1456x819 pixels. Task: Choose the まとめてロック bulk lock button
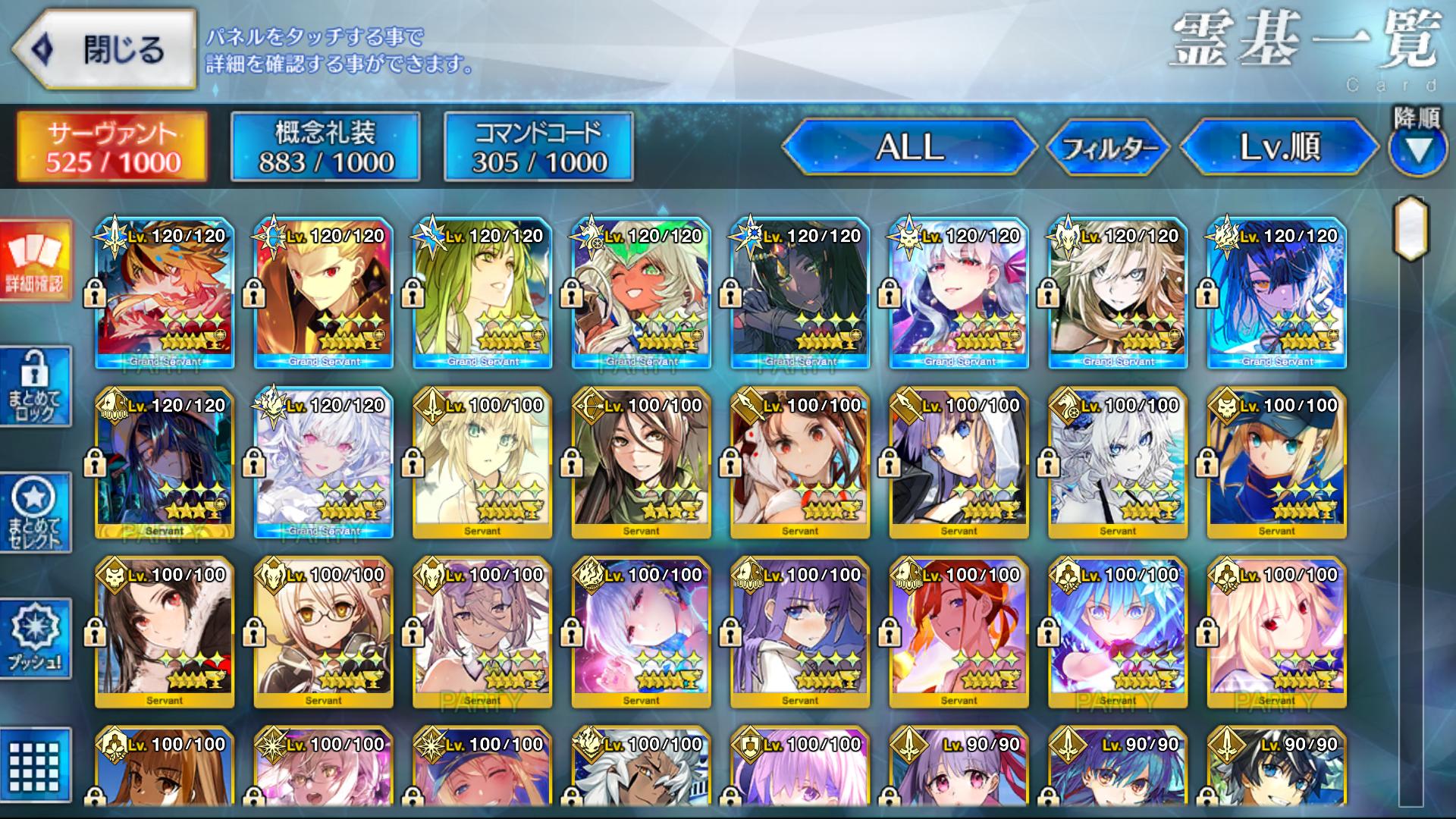pyautogui.click(x=35, y=387)
